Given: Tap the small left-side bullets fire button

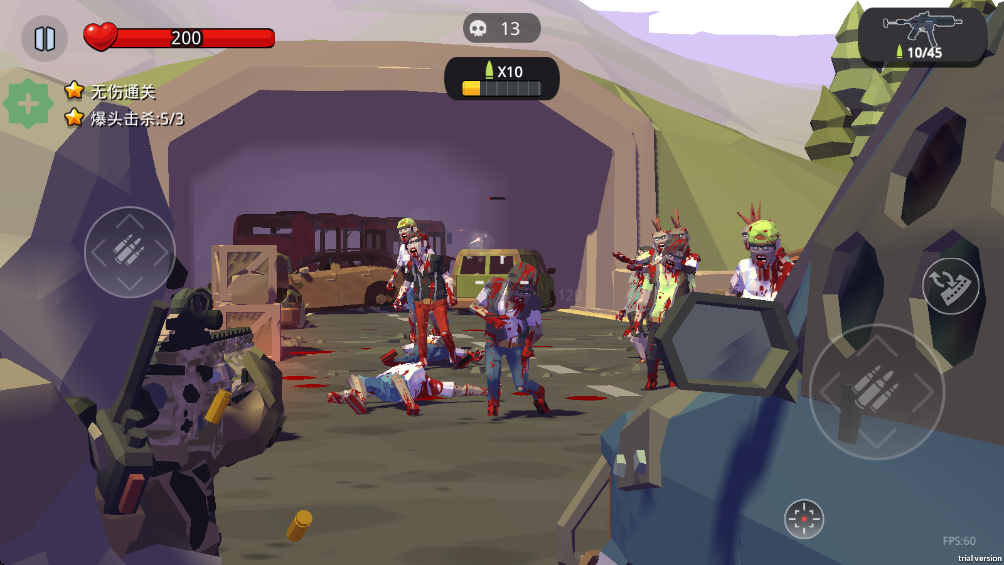Looking at the screenshot, I should pyautogui.click(x=130, y=251).
